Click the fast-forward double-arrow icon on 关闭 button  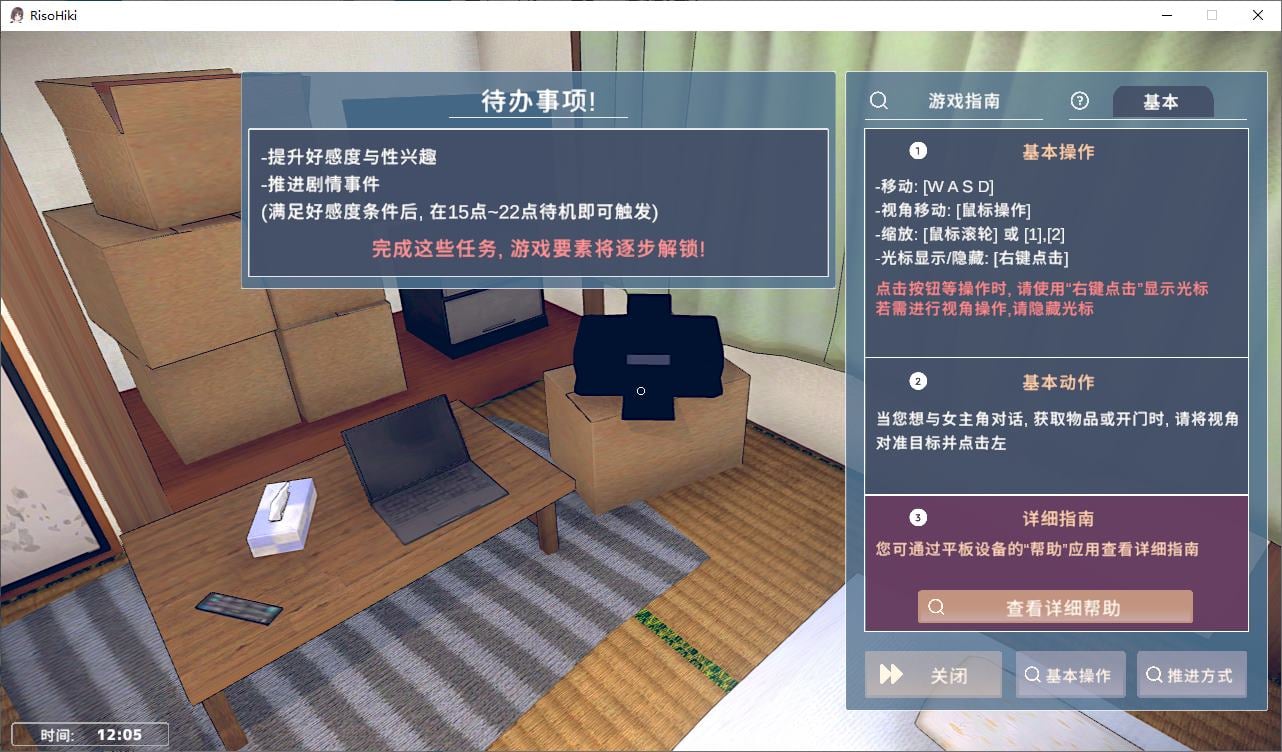[893, 674]
